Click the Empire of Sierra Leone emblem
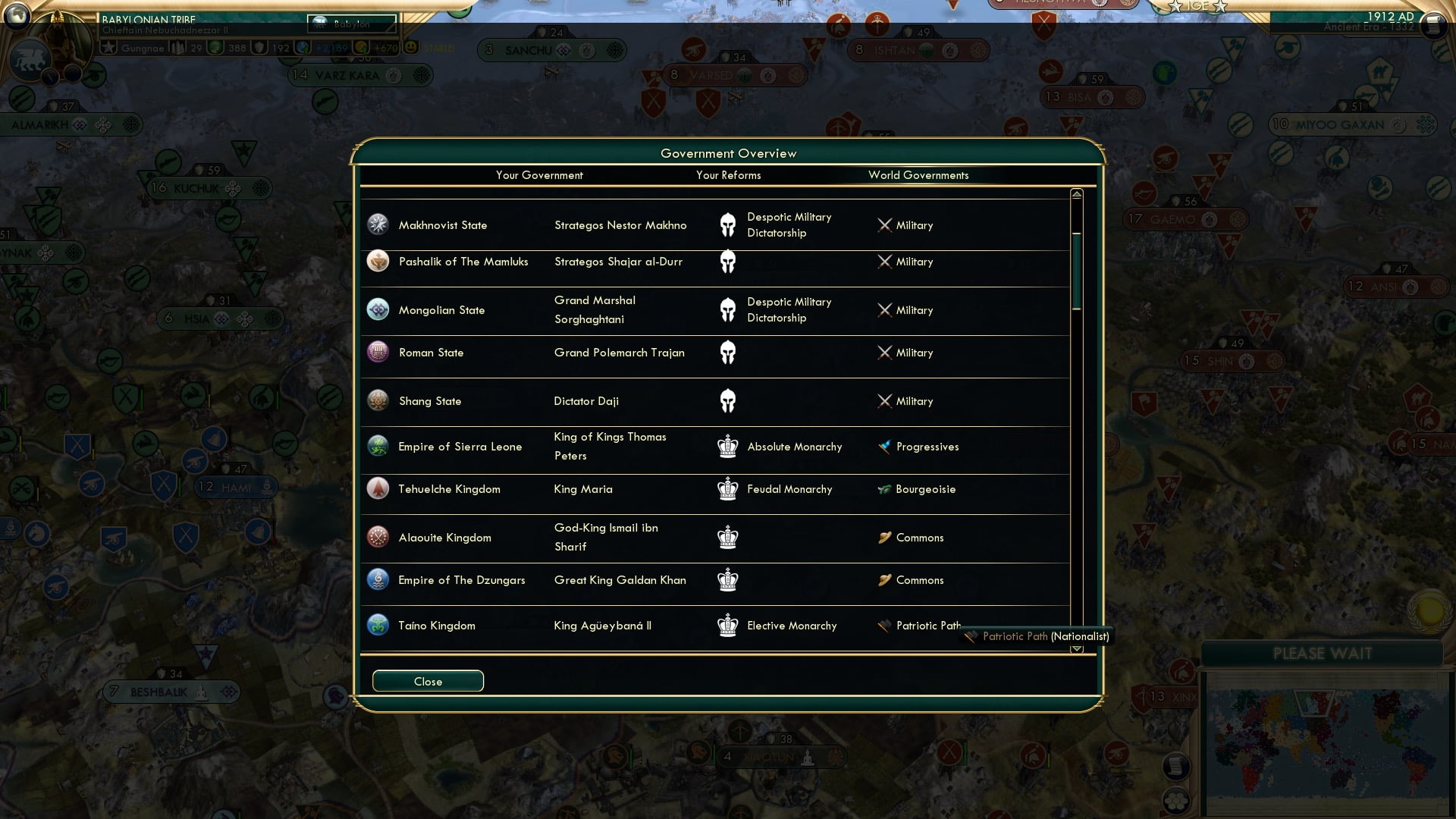The image size is (1456, 819). point(378,446)
